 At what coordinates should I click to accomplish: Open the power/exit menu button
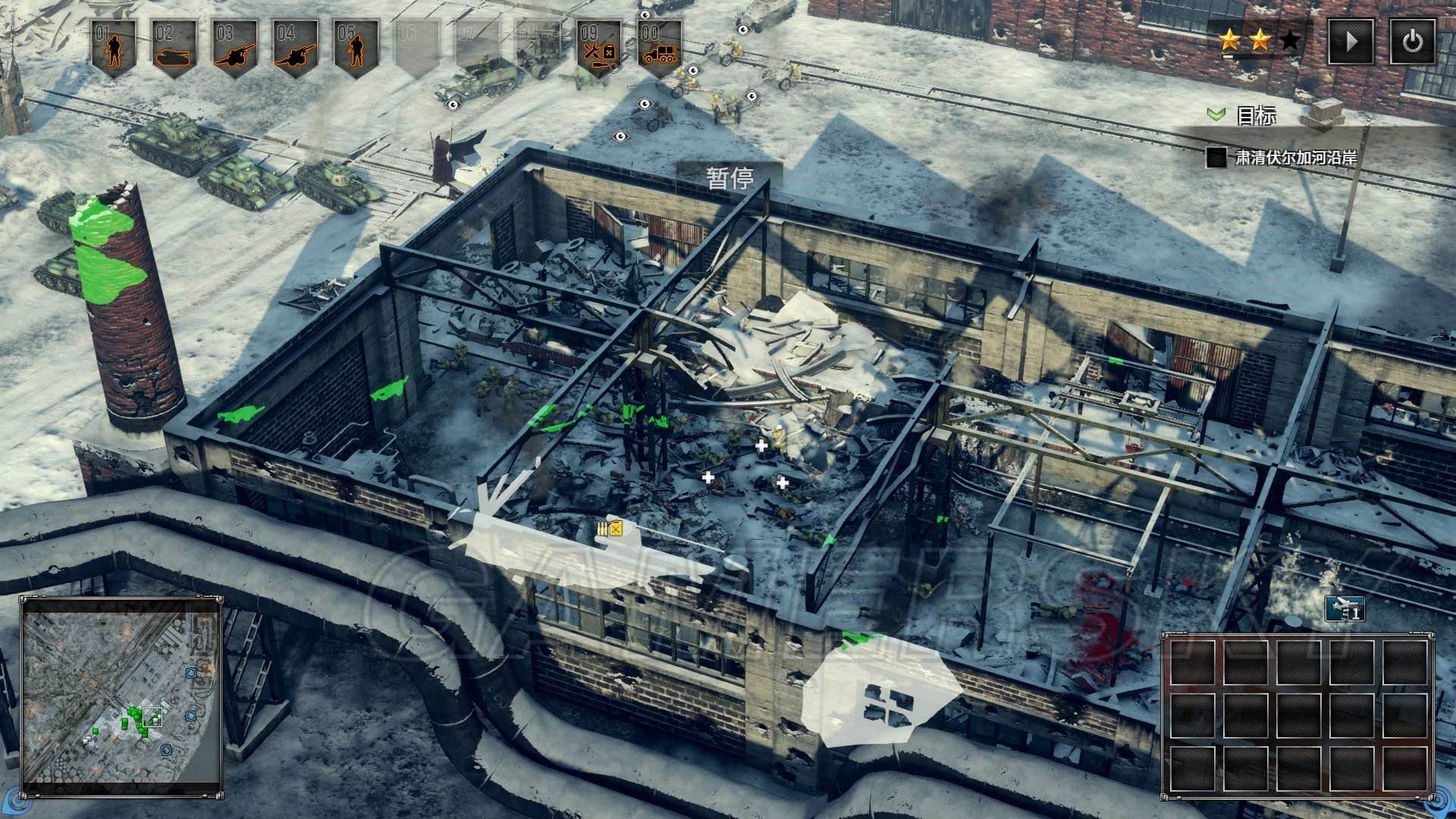pos(1412,41)
